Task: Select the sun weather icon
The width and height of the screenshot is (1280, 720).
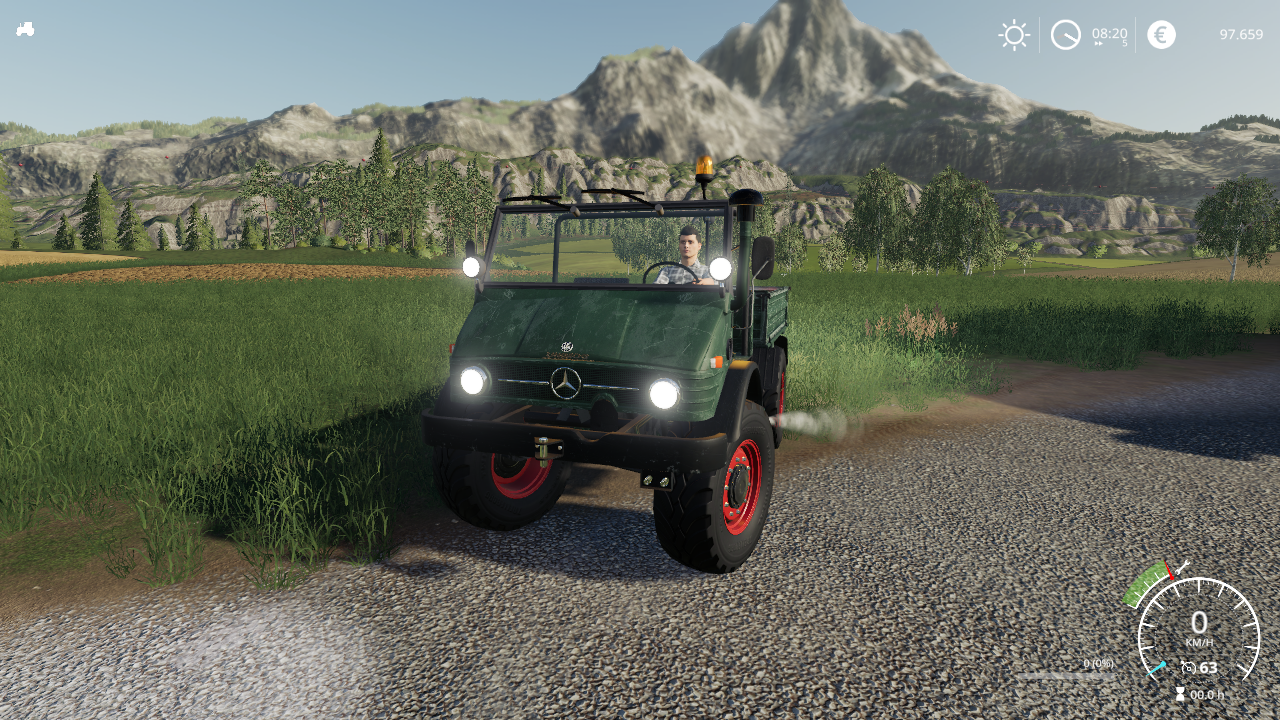Action: (1014, 35)
